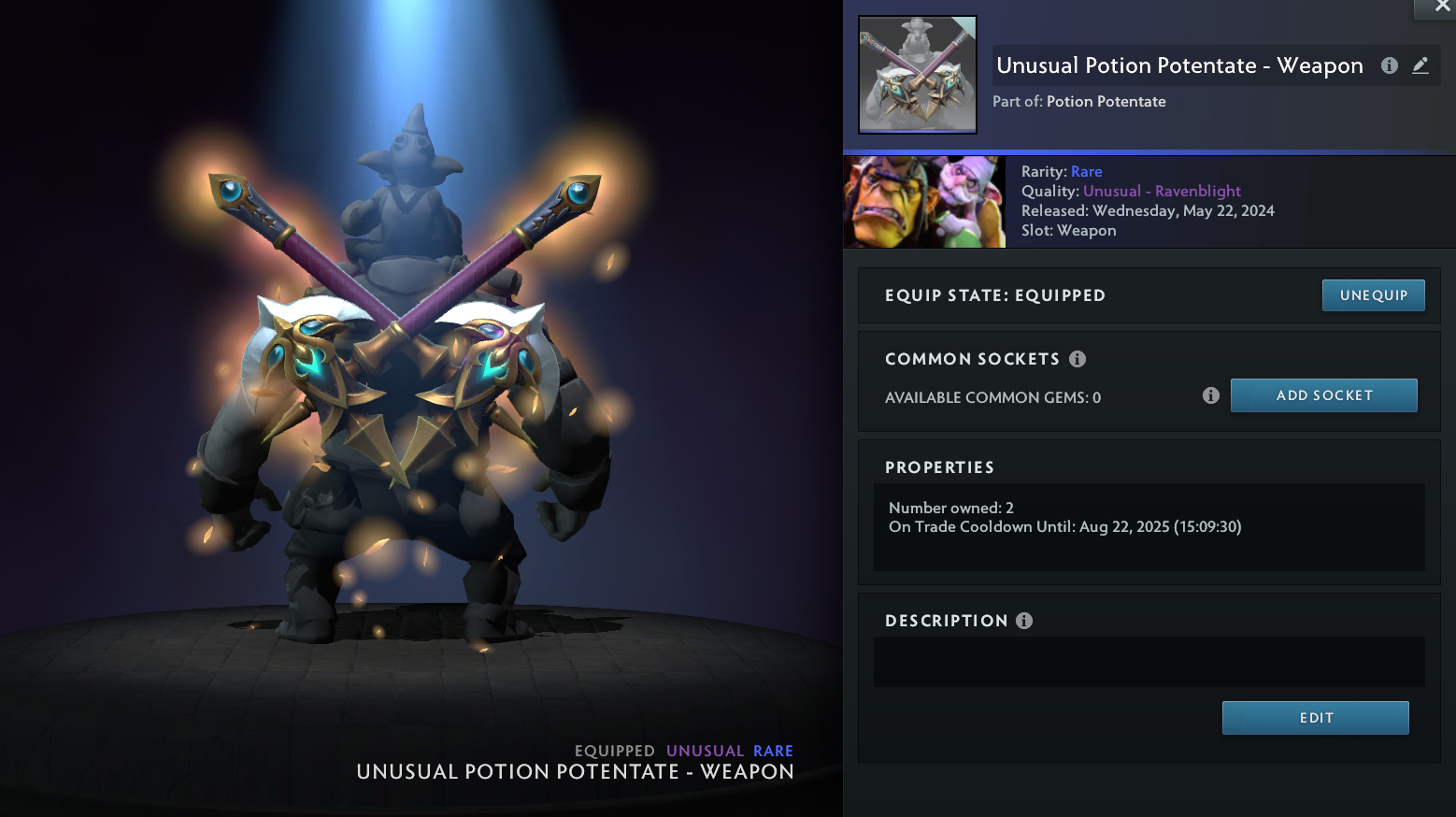
Task: Show info about available common gems
Action: tap(1211, 395)
